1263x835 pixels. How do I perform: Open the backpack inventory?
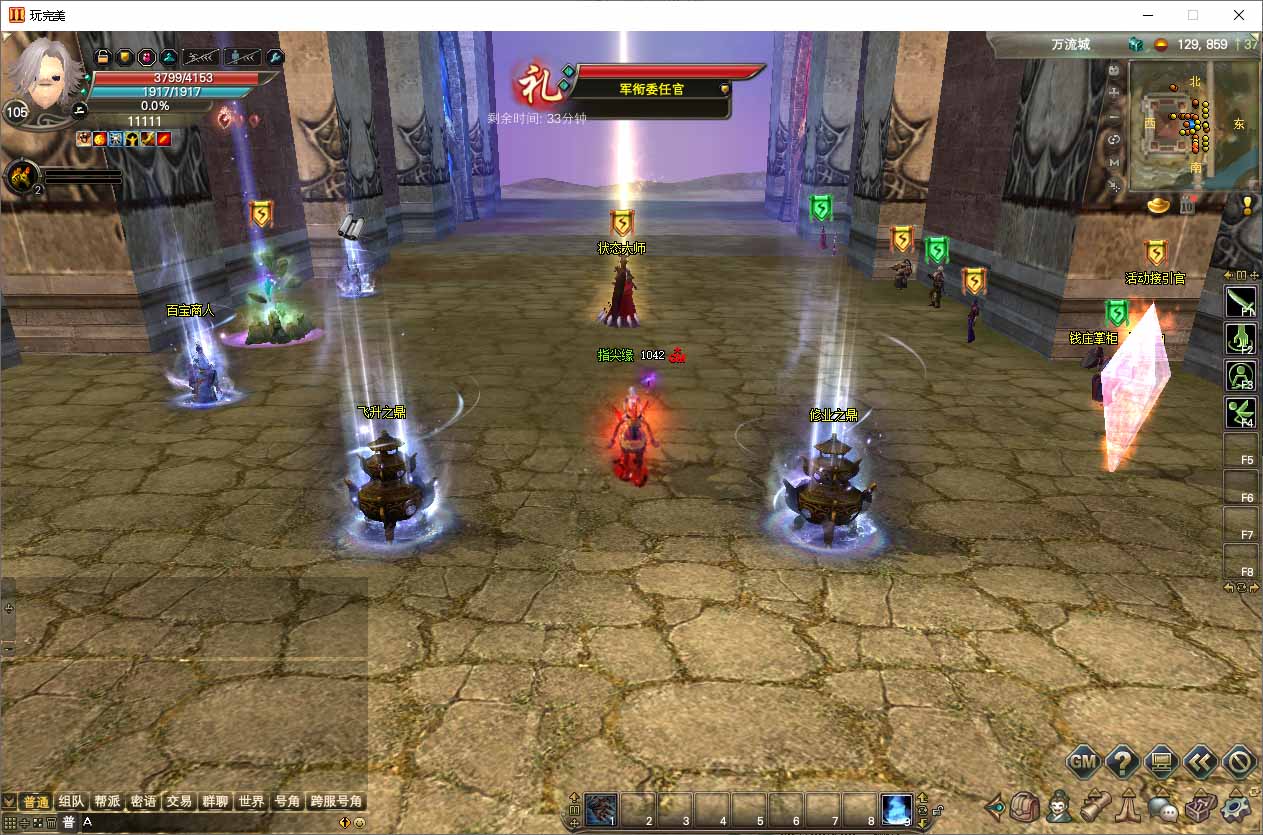point(1026,806)
